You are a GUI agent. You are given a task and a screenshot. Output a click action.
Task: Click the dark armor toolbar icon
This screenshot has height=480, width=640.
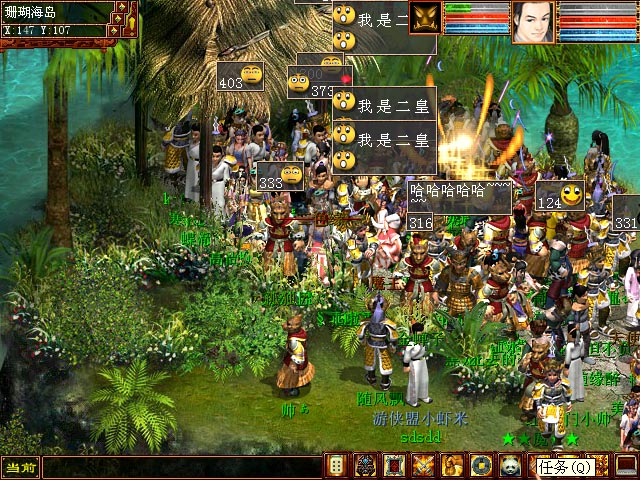[x=366, y=466]
